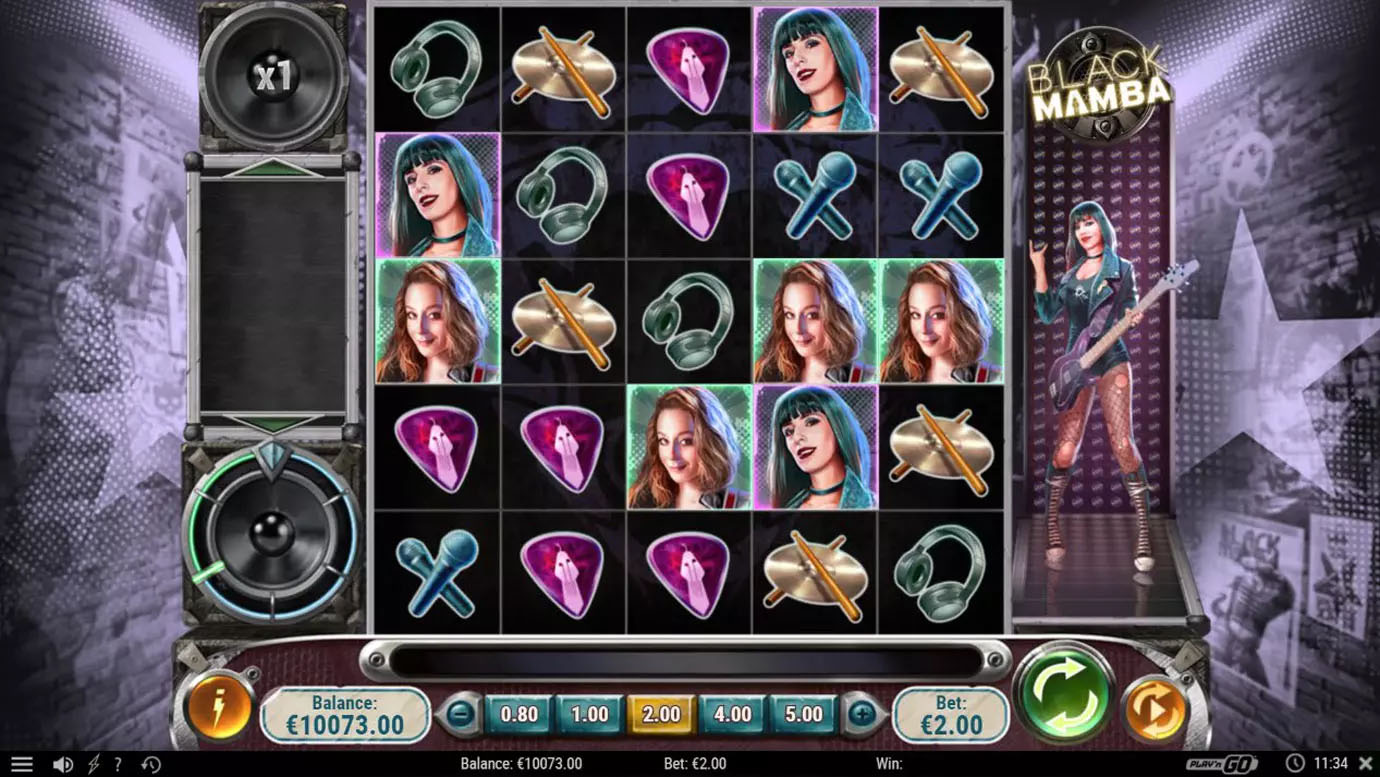Choose the 1.00 bet amount
Screen dimensions: 1380x777
589,714
